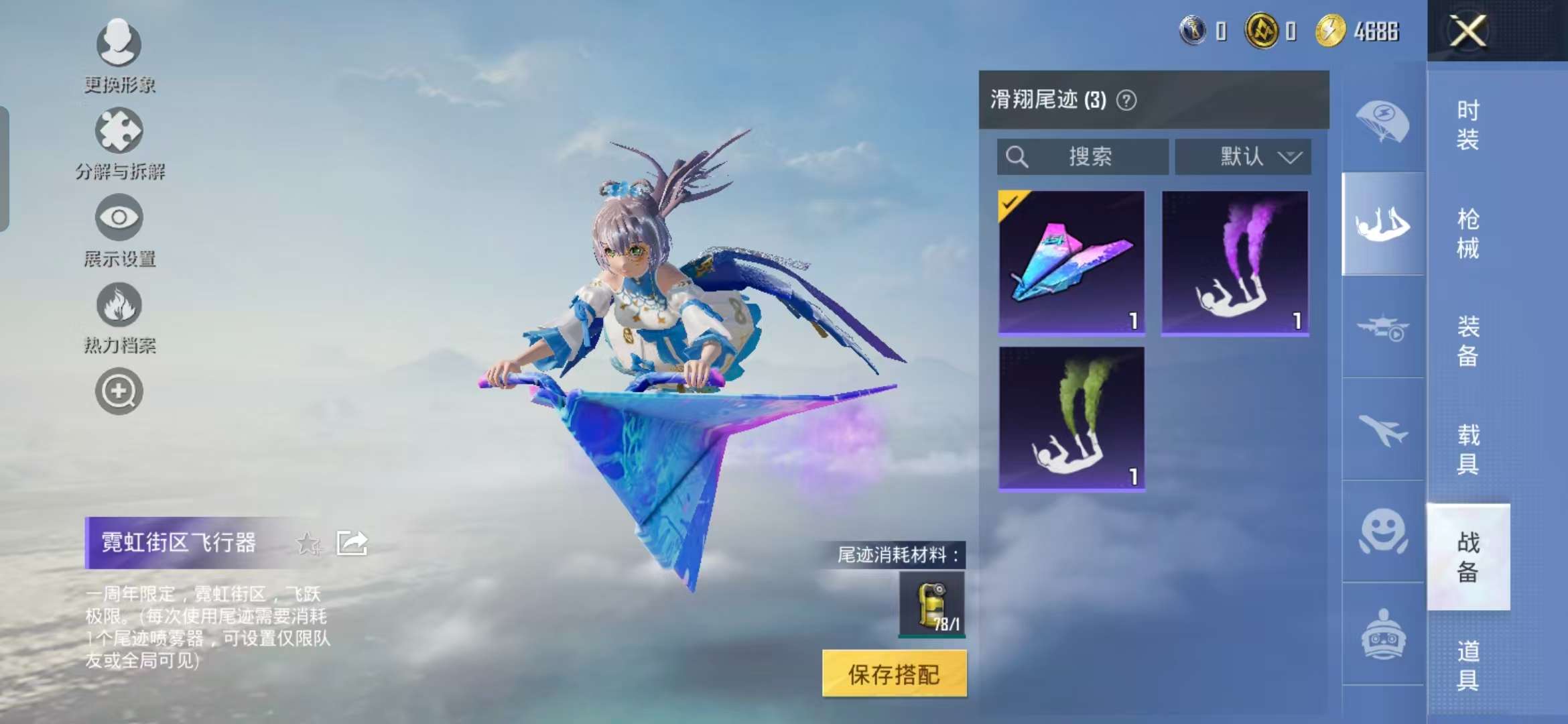Open the 默认 sort dropdown
The height and width of the screenshot is (724, 1568).
(x=1243, y=156)
